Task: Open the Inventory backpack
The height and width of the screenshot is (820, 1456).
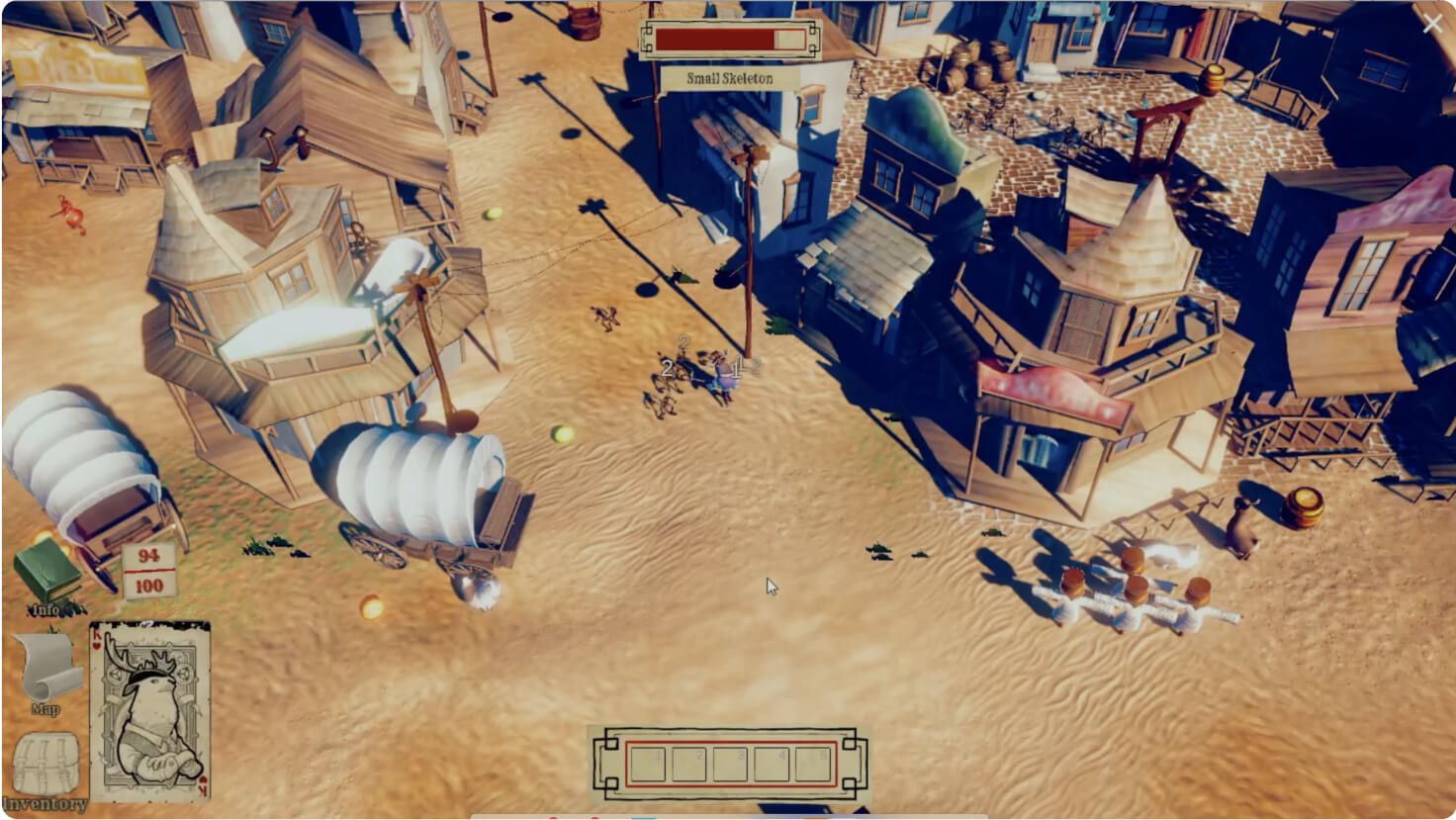Action: pos(45,763)
